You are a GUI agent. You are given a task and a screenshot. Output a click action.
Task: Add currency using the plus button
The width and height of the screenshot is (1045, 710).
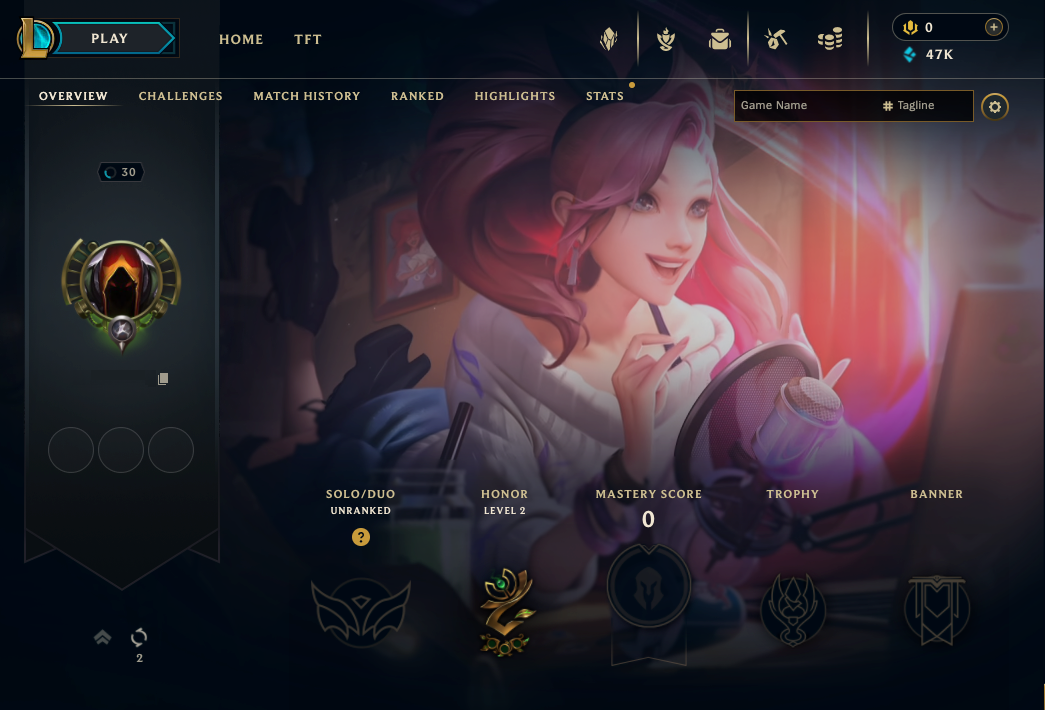pos(993,27)
